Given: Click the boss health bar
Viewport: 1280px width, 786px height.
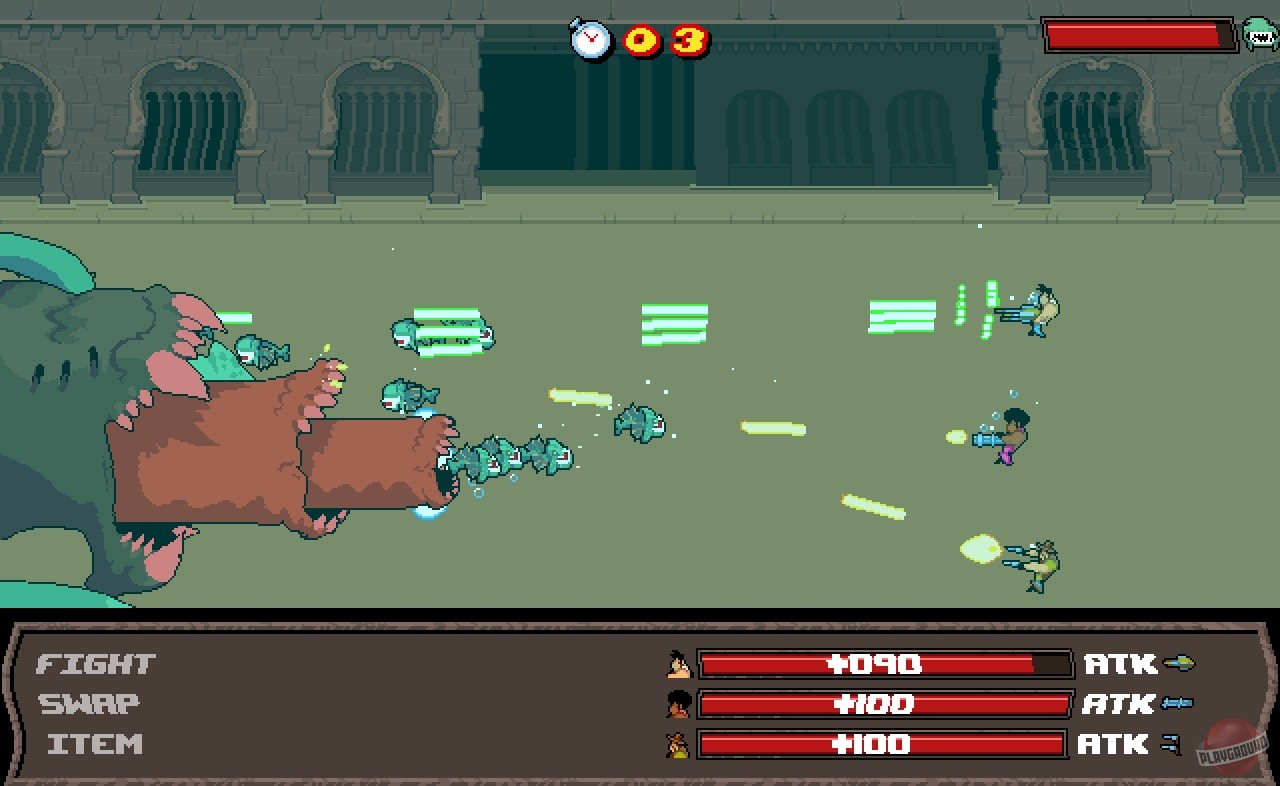Looking at the screenshot, I should pyautogui.click(x=1137, y=33).
